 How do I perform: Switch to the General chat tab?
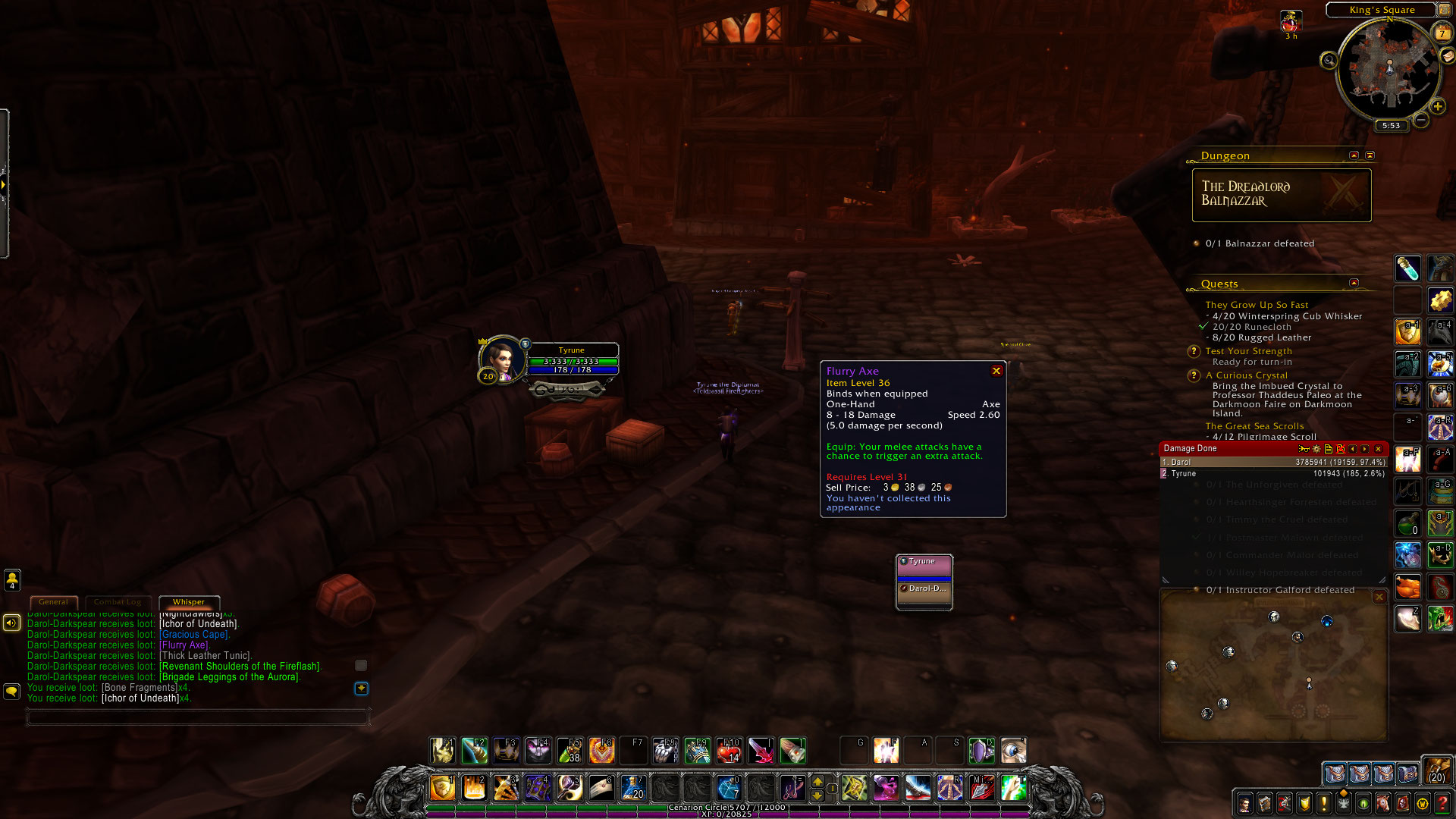point(53,602)
